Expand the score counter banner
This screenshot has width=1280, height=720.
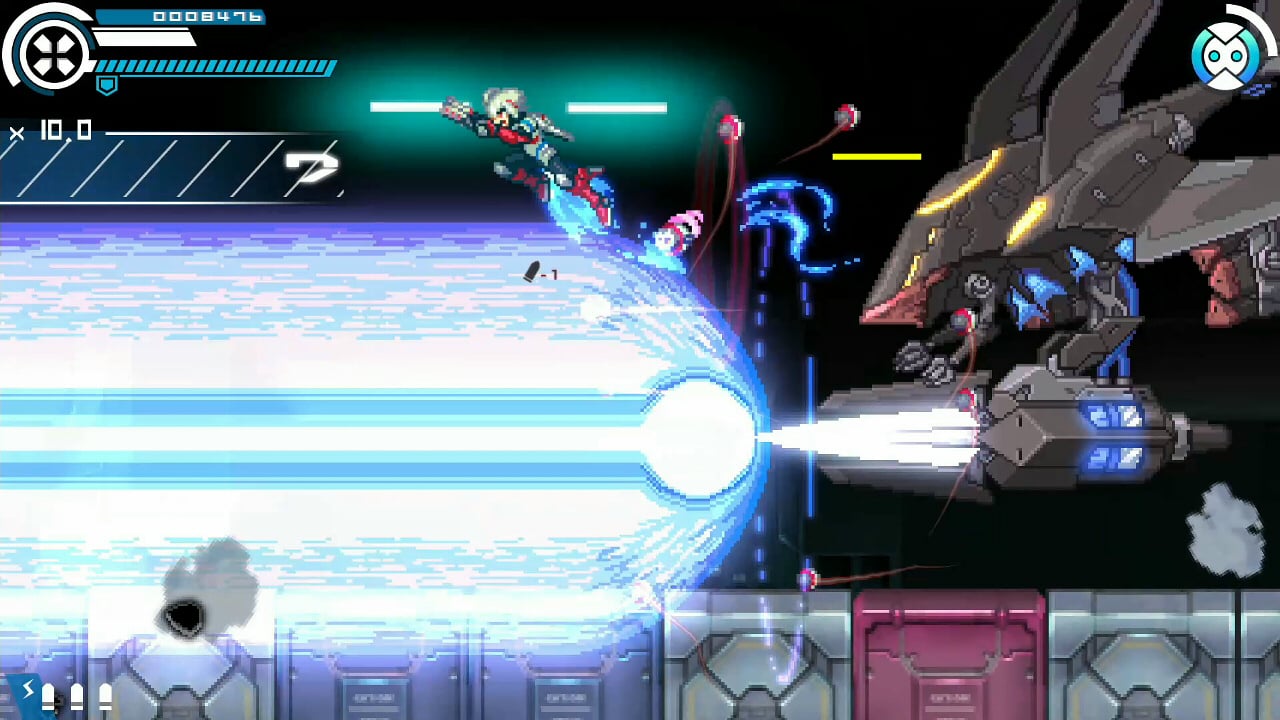[180, 16]
